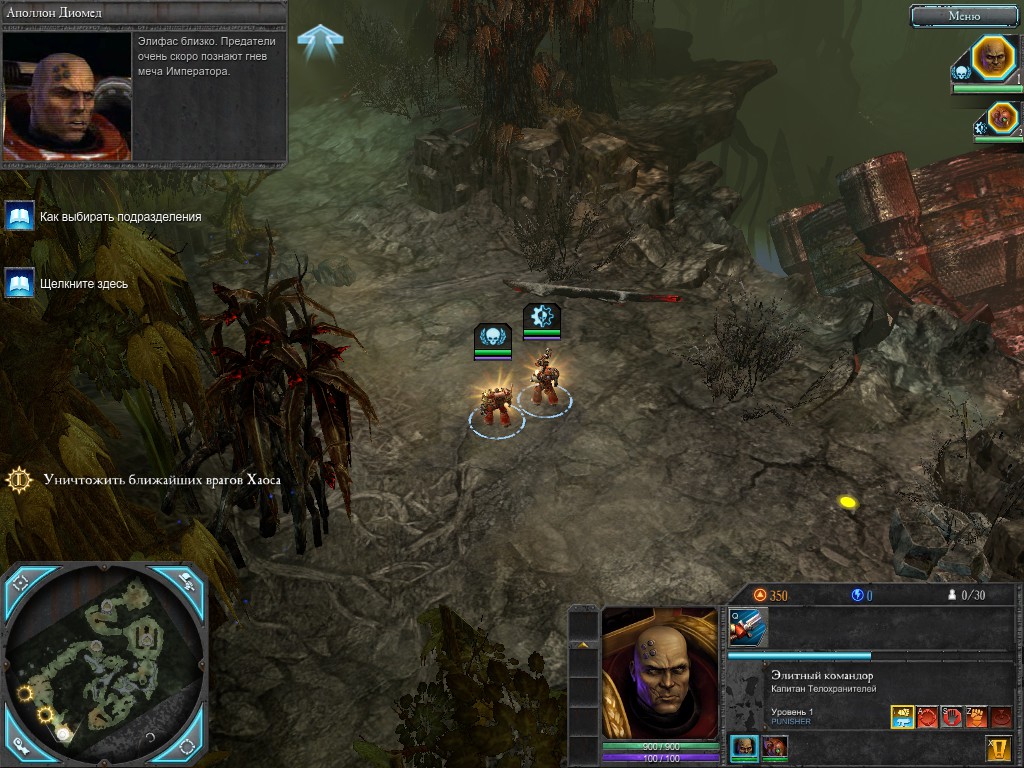Click the minimap's ribbon medal corner button
The height and width of the screenshot is (768, 1024).
(x=21, y=746)
